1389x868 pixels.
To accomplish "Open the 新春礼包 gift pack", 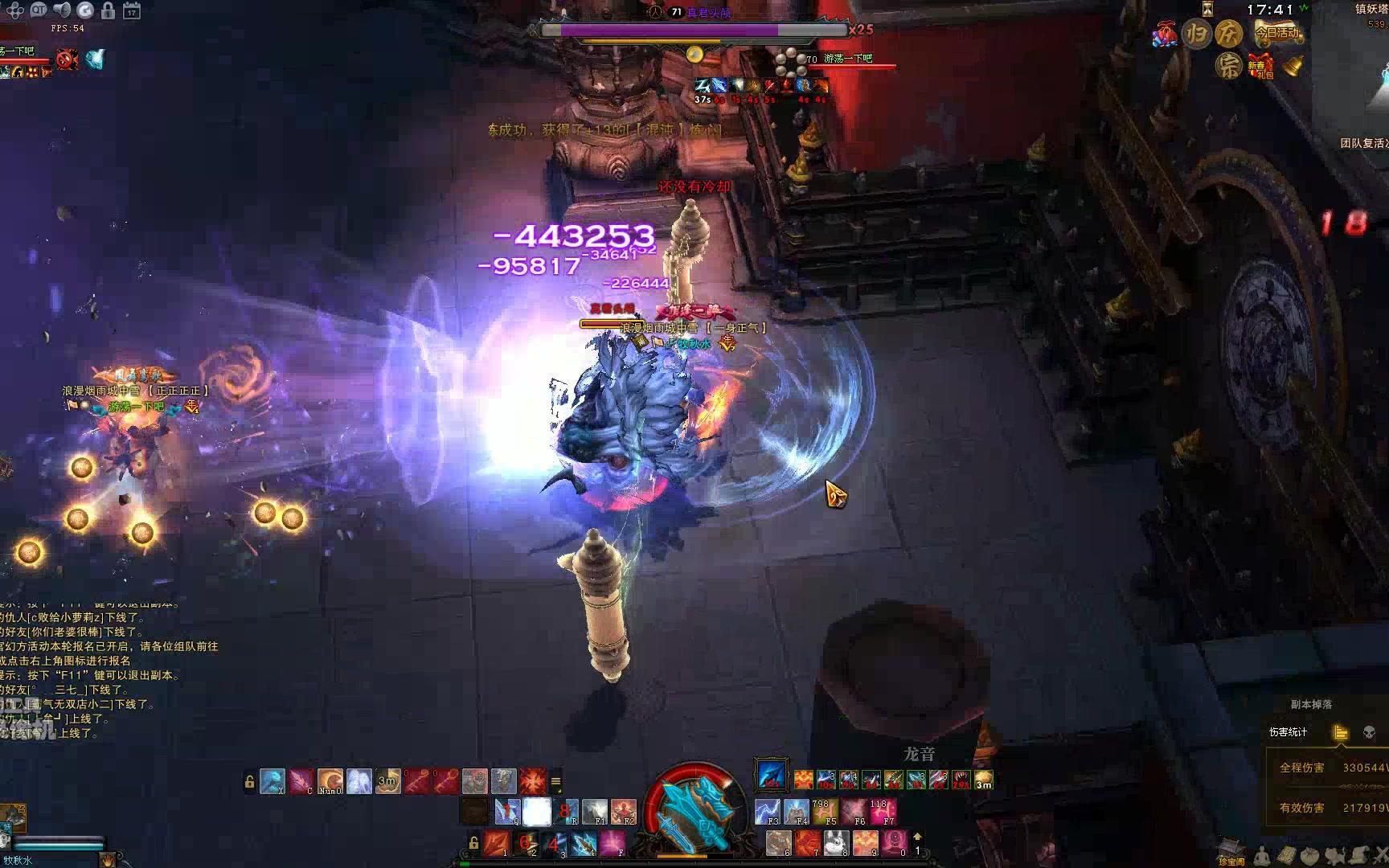I will pyautogui.click(x=1260, y=66).
